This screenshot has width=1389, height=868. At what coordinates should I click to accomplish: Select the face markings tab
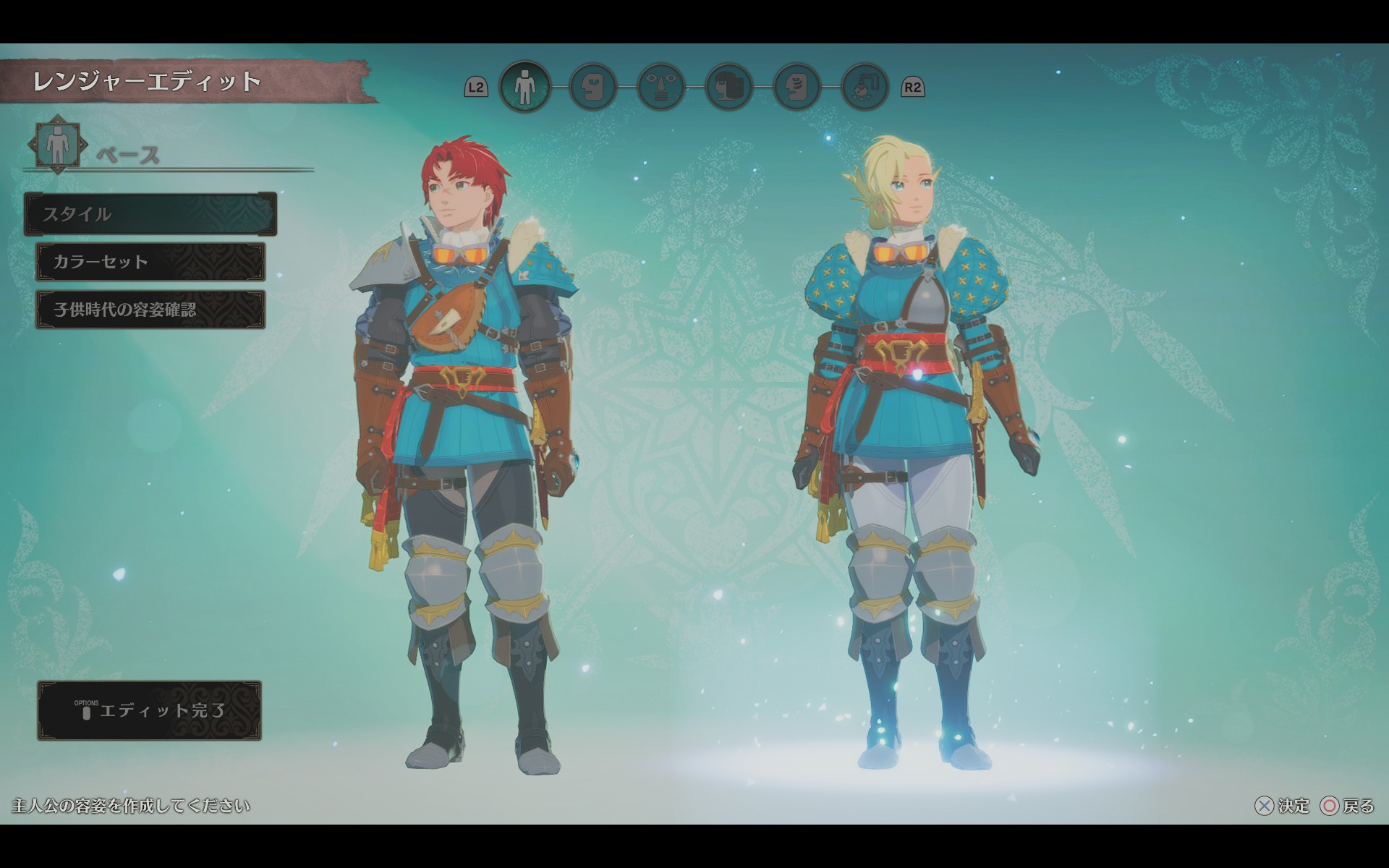797,87
